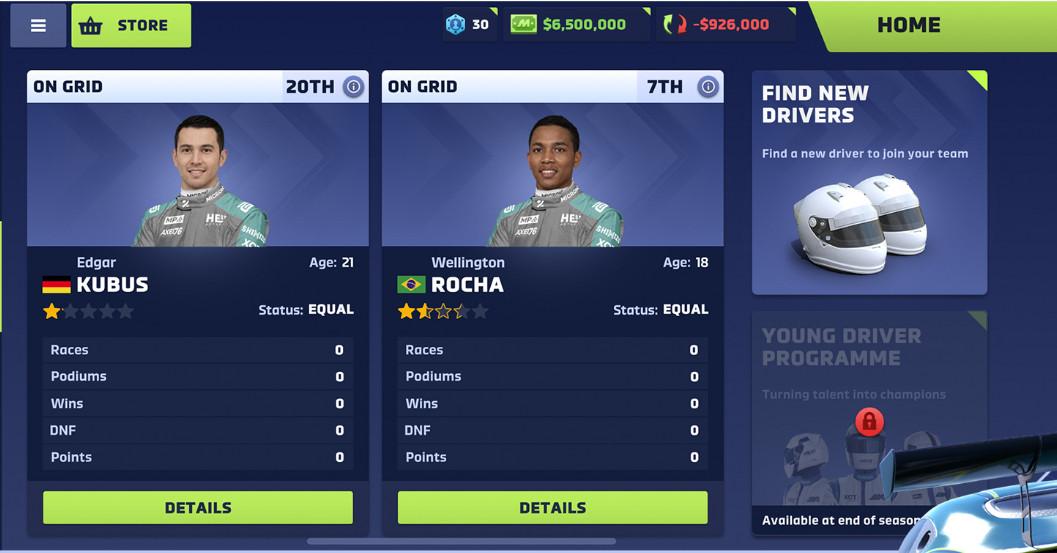The height and width of the screenshot is (553, 1057).
Task: Show info for Kubus's grid position
Action: (353, 87)
